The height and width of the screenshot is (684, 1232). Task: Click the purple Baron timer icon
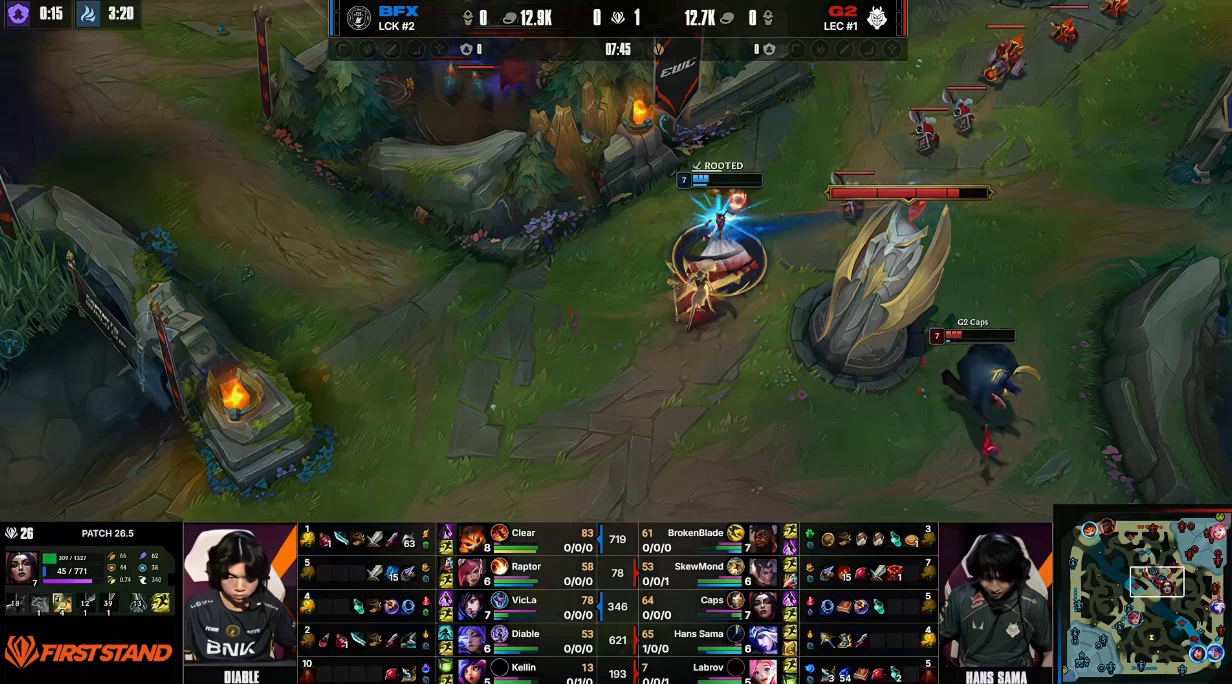(x=18, y=14)
